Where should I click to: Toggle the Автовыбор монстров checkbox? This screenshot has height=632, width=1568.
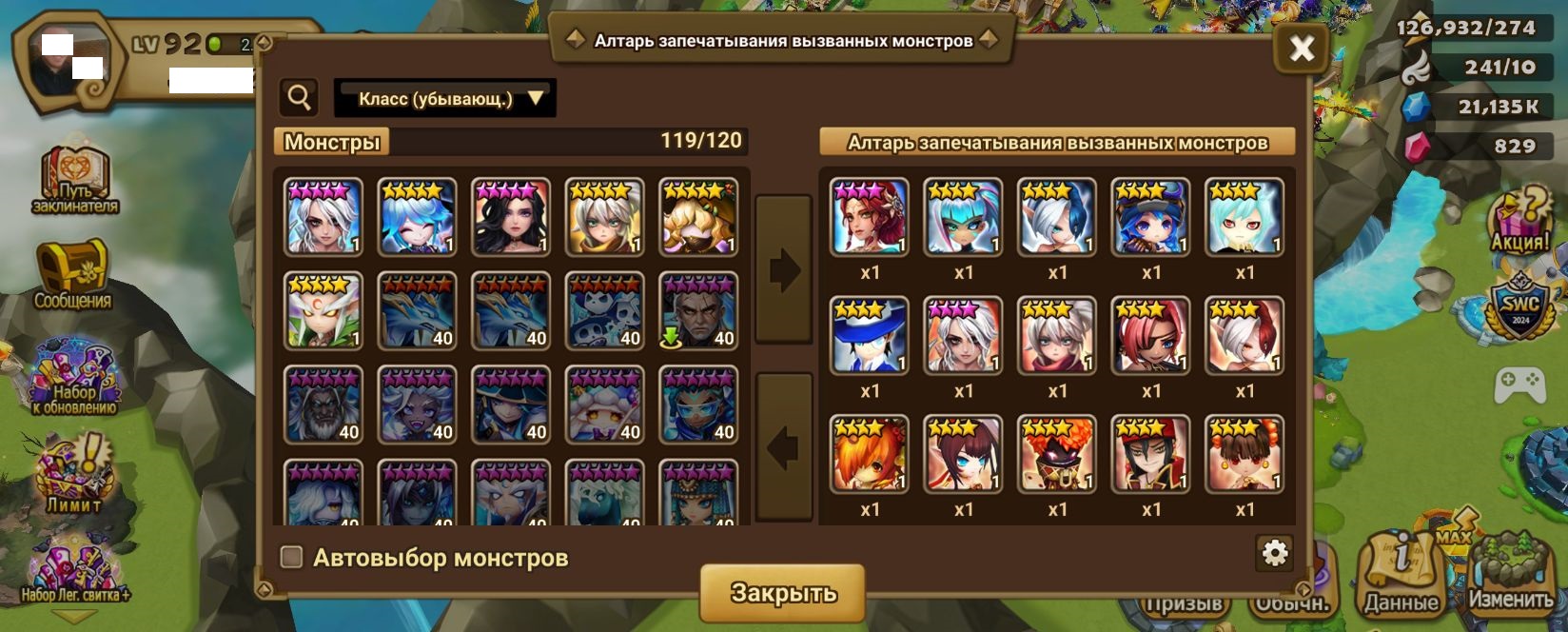click(x=292, y=557)
